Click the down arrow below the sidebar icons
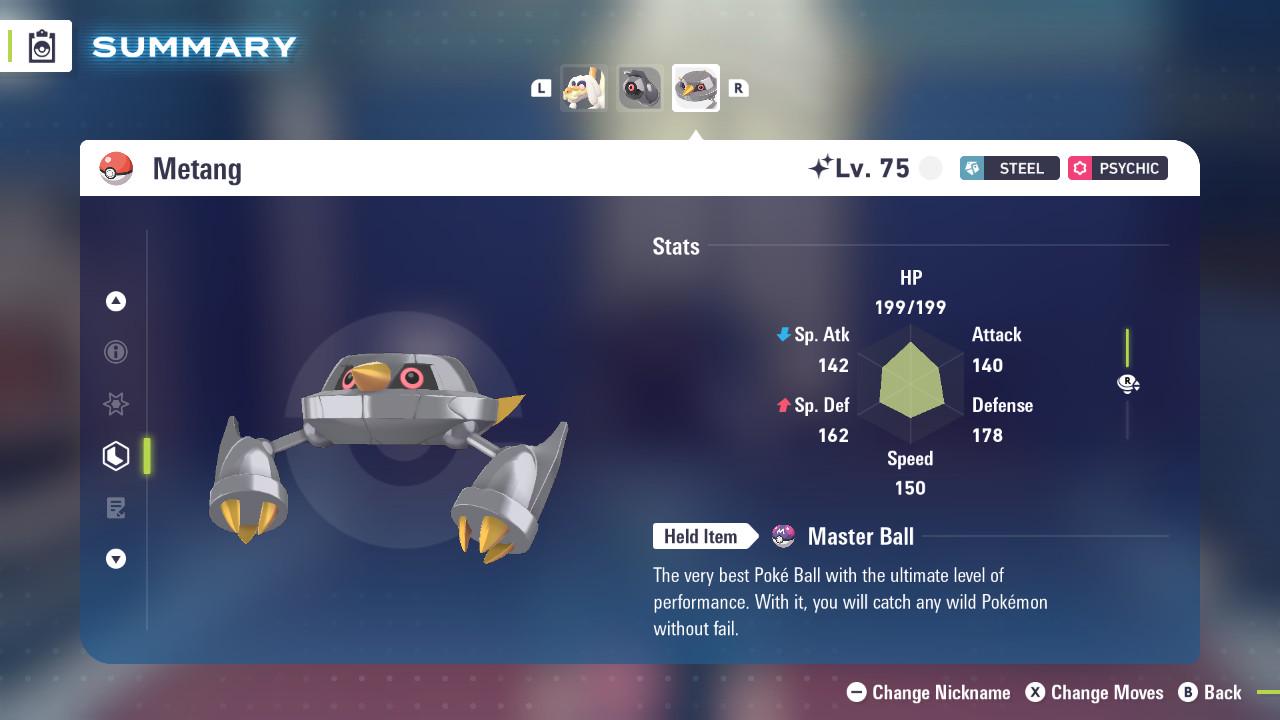 116,559
